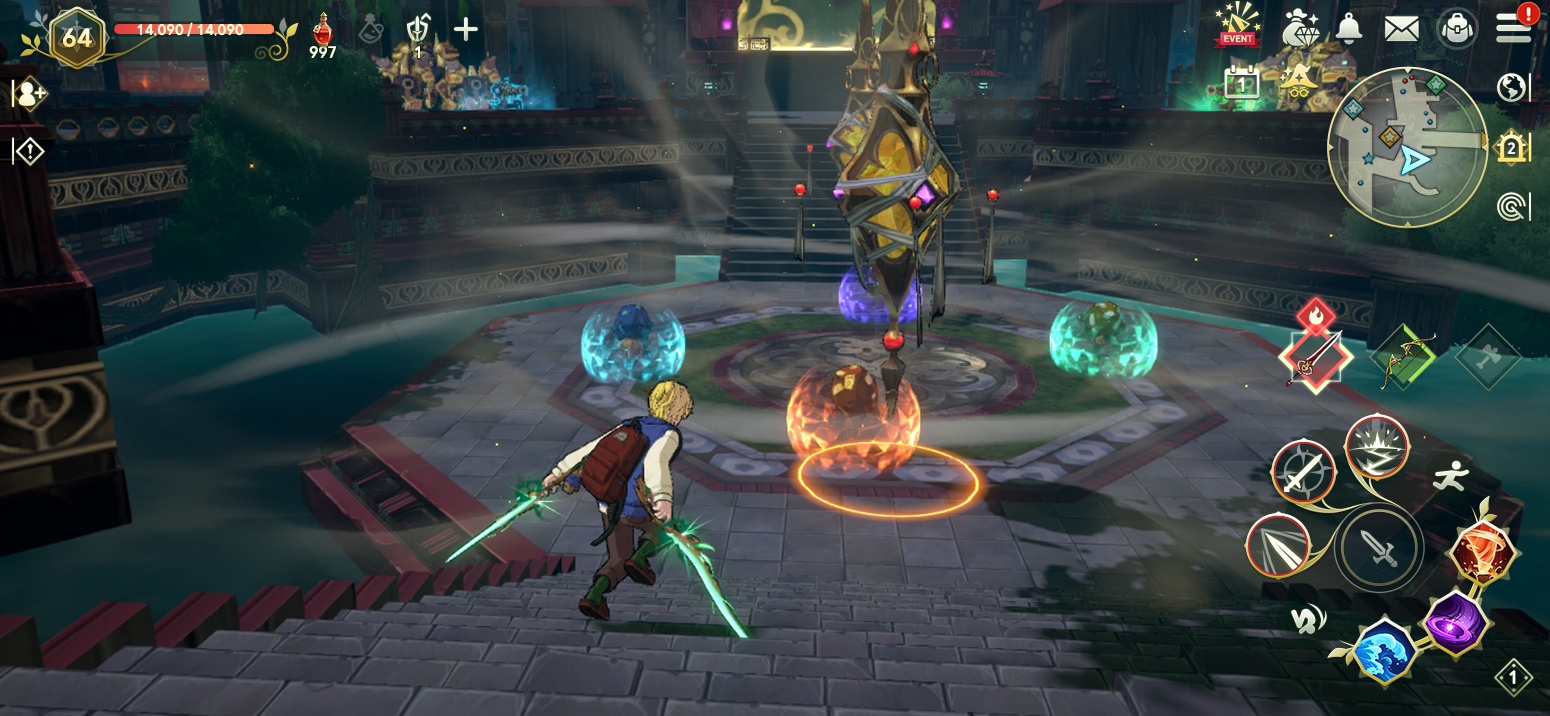Image resolution: width=1550 pixels, height=716 pixels.
Task: Cast the purple vortex skill
Action: [x=1451, y=622]
